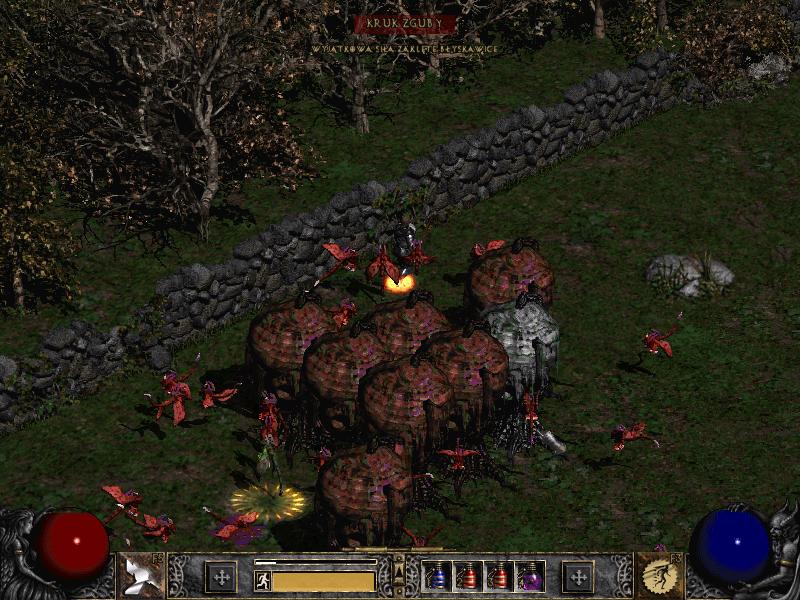Use the blue mana potion in belt
Image resolution: width=800 pixels, height=600 pixels.
click(437, 576)
